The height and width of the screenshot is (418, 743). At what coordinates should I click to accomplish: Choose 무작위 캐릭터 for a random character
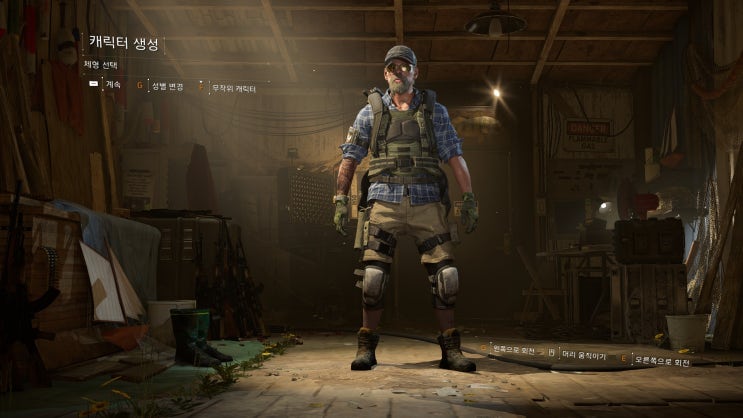(x=232, y=88)
